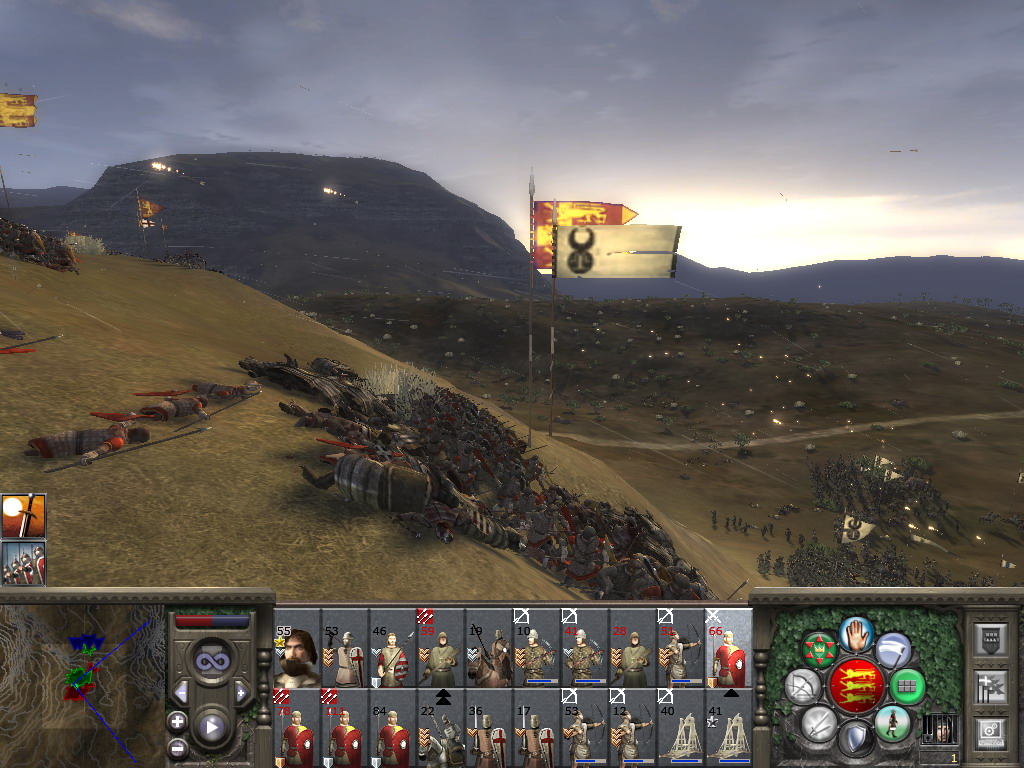Viewport: 1024px width, 768px height.
Task: Toggle fire at will with the bow icon
Action: [802, 687]
